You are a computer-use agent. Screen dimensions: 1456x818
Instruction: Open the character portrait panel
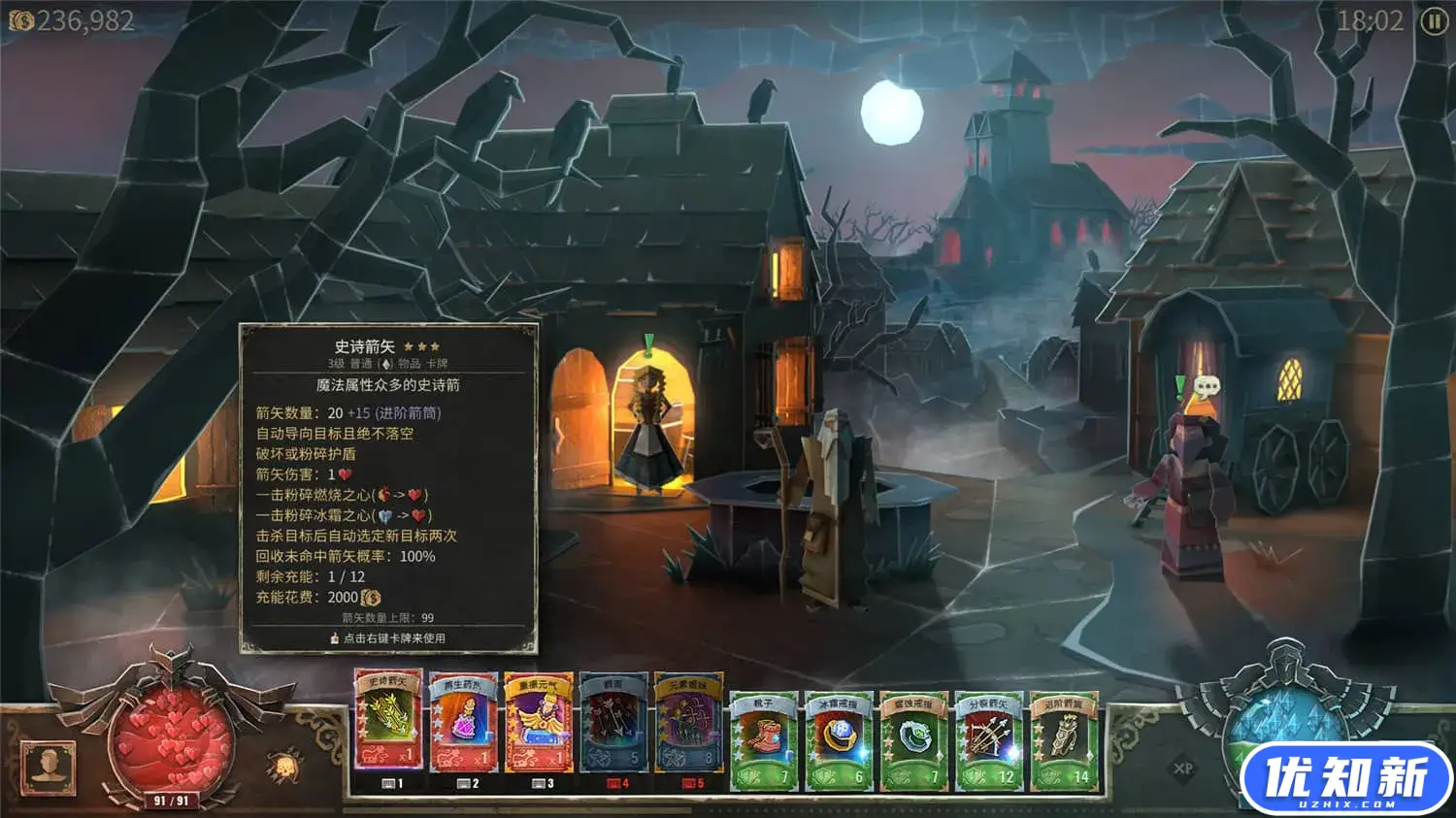(49, 767)
